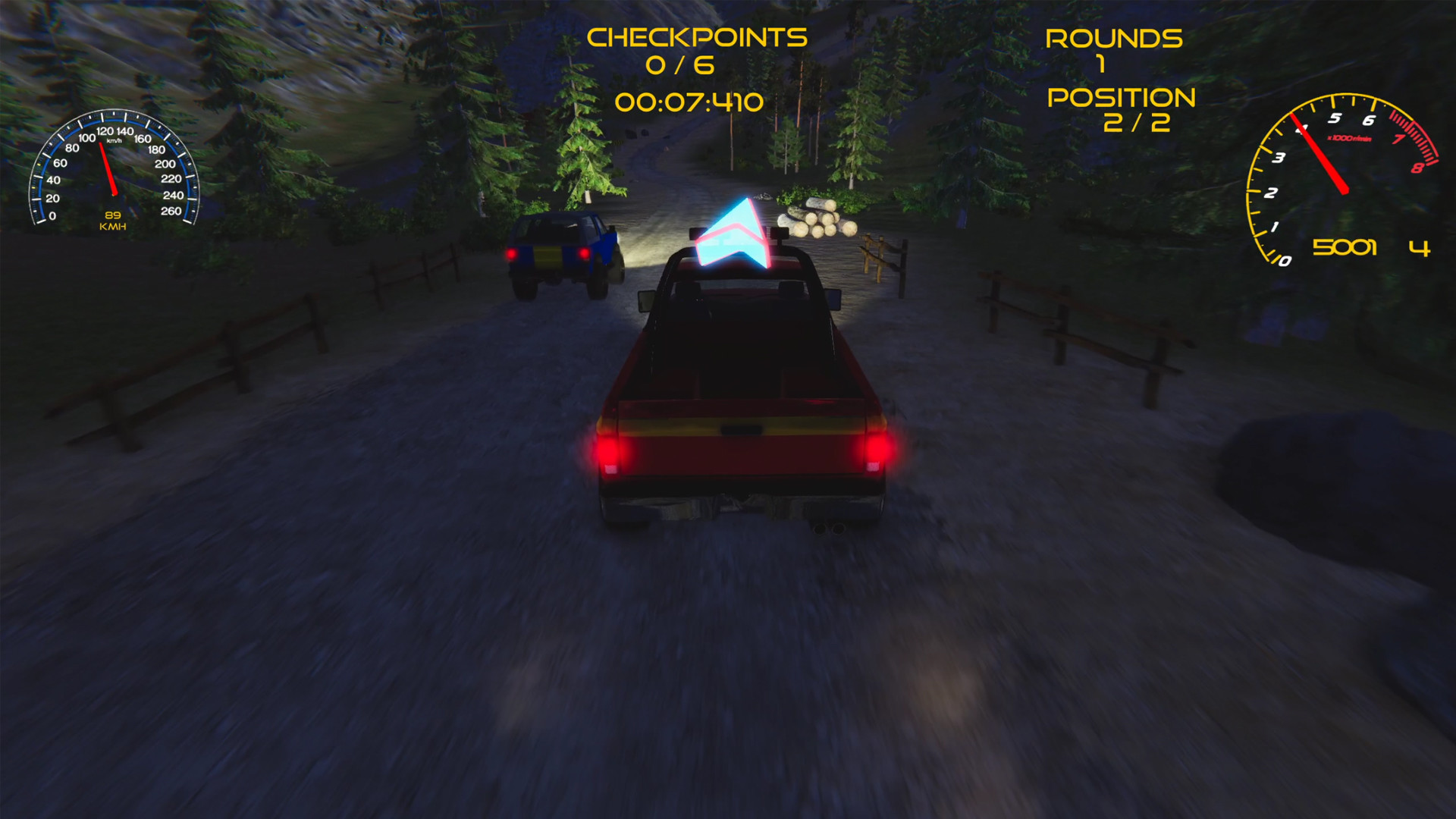The image size is (1456, 819).
Task: Click the CHECKPOINTS heading text
Action: (x=698, y=35)
